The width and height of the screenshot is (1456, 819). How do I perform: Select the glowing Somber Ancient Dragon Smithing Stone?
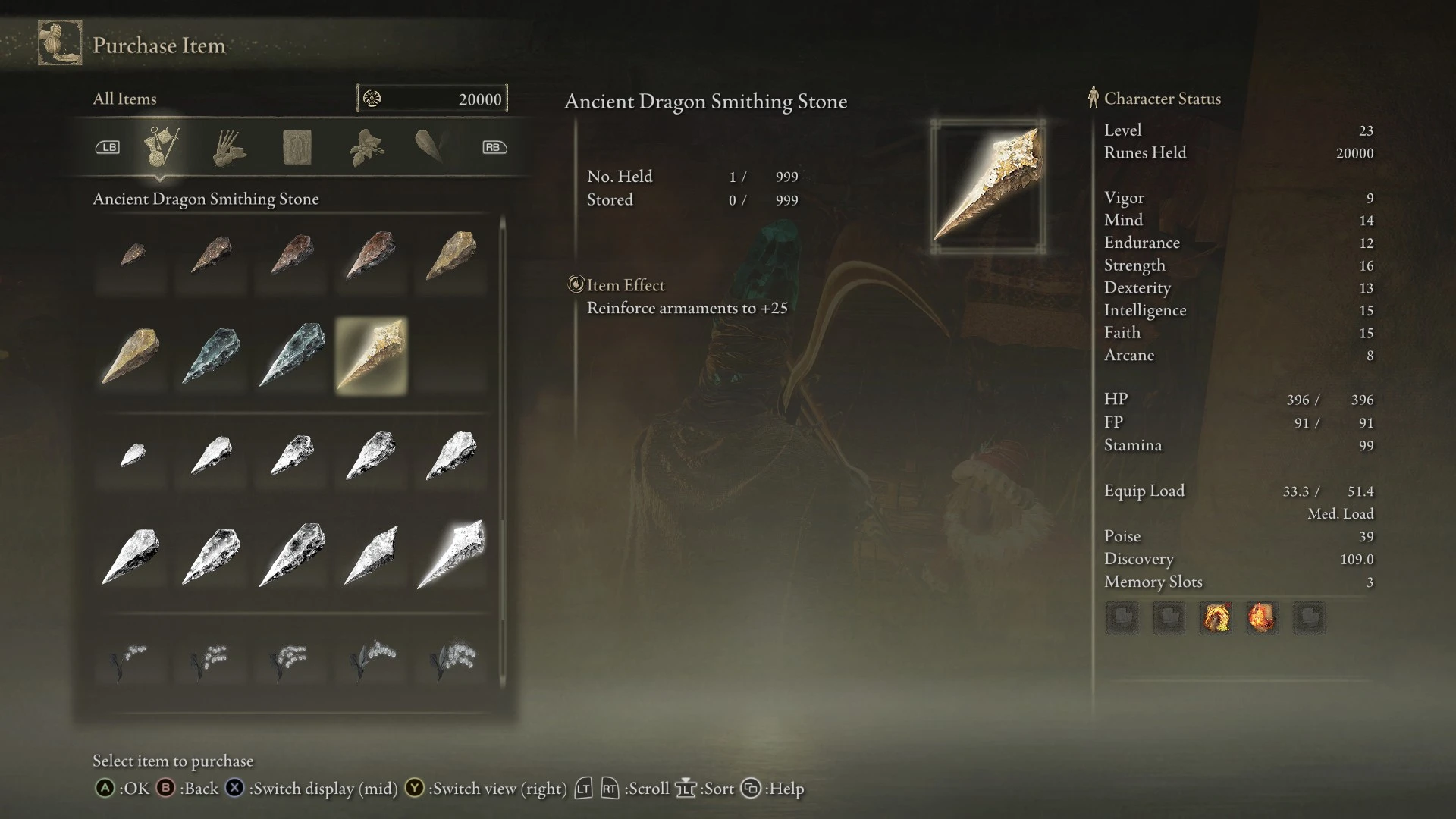point(452,554)
